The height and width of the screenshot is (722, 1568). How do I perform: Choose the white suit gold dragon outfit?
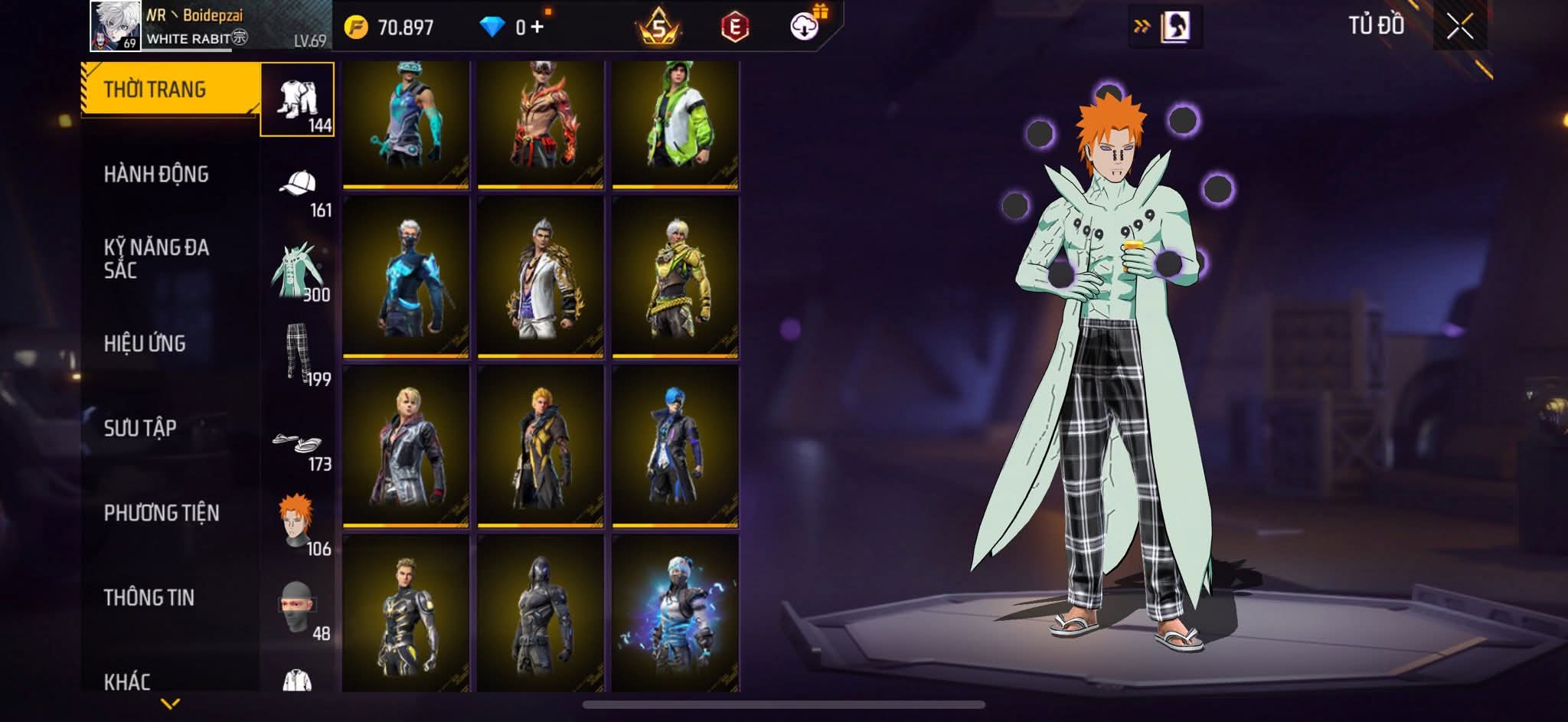pos(540,277)
